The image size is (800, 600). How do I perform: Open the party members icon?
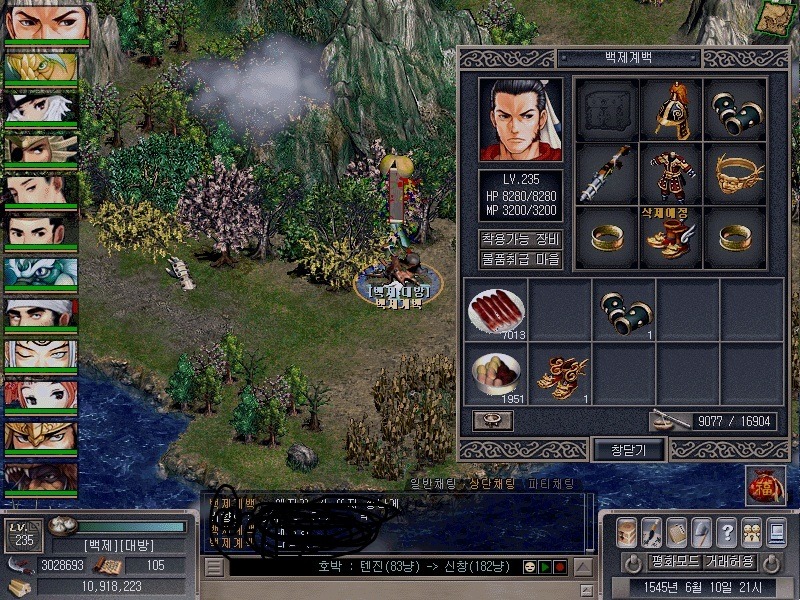coord(752,532)
